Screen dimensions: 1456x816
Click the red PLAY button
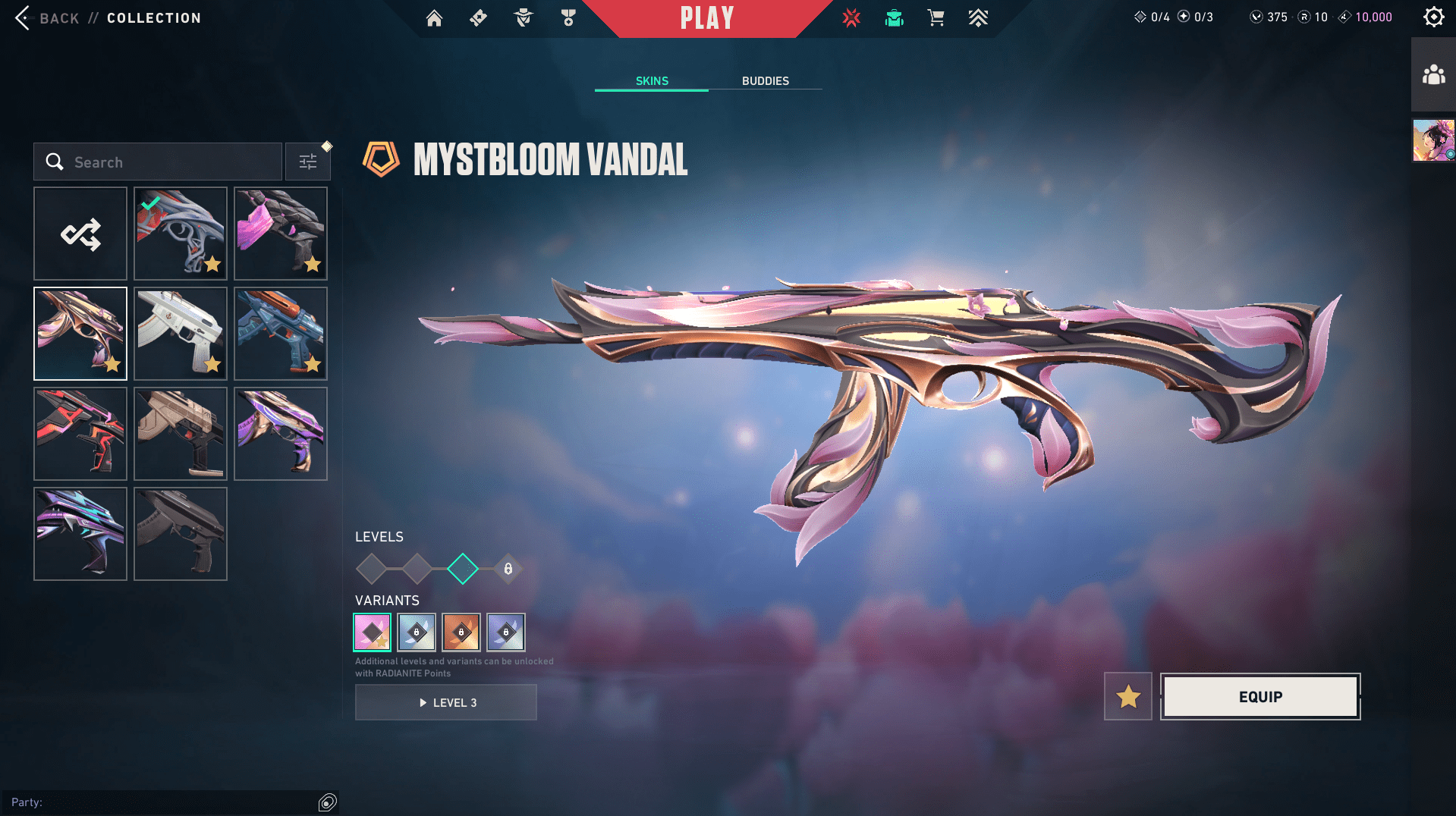coord(706,18)
